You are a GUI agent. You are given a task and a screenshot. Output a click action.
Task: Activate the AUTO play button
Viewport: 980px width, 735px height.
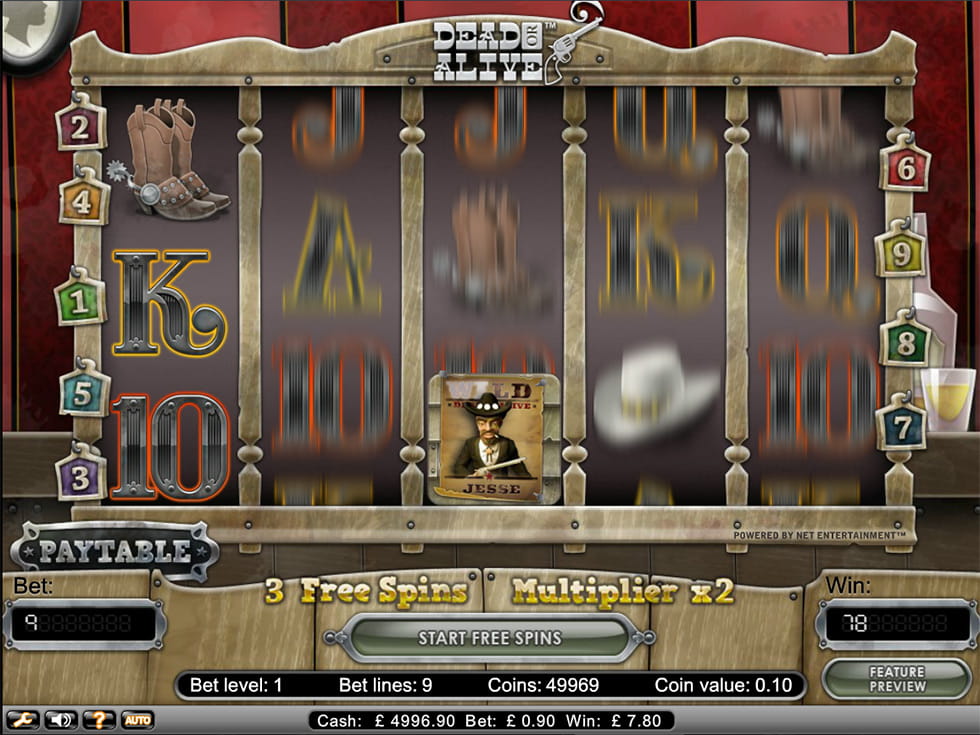(137, 719)
